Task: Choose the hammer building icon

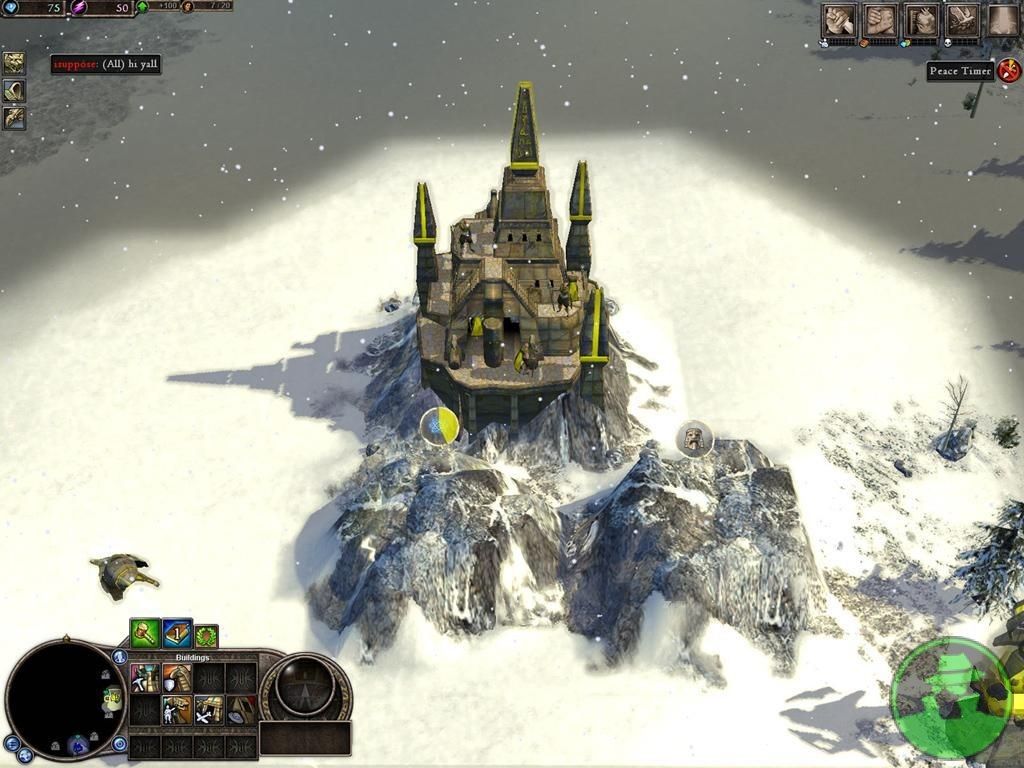Action: (x=145, y=679)
